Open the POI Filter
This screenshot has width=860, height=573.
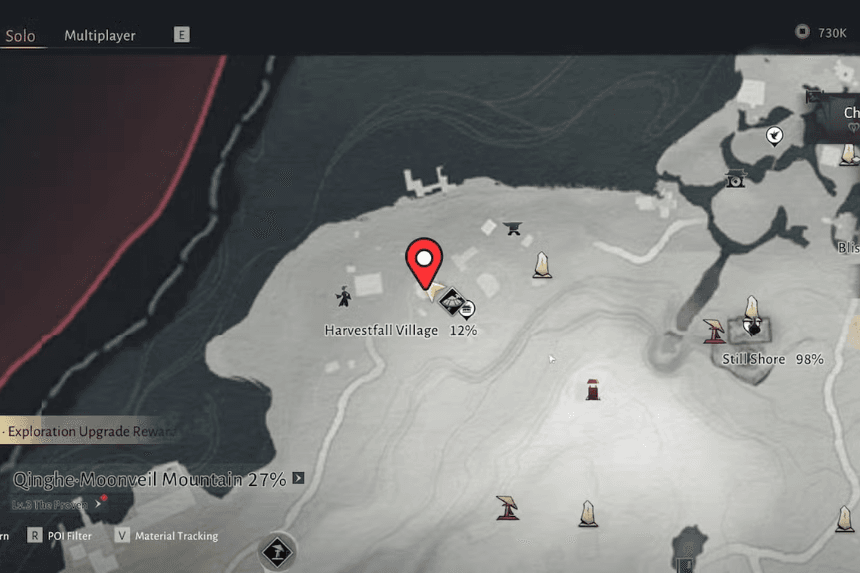pos(69,536)
